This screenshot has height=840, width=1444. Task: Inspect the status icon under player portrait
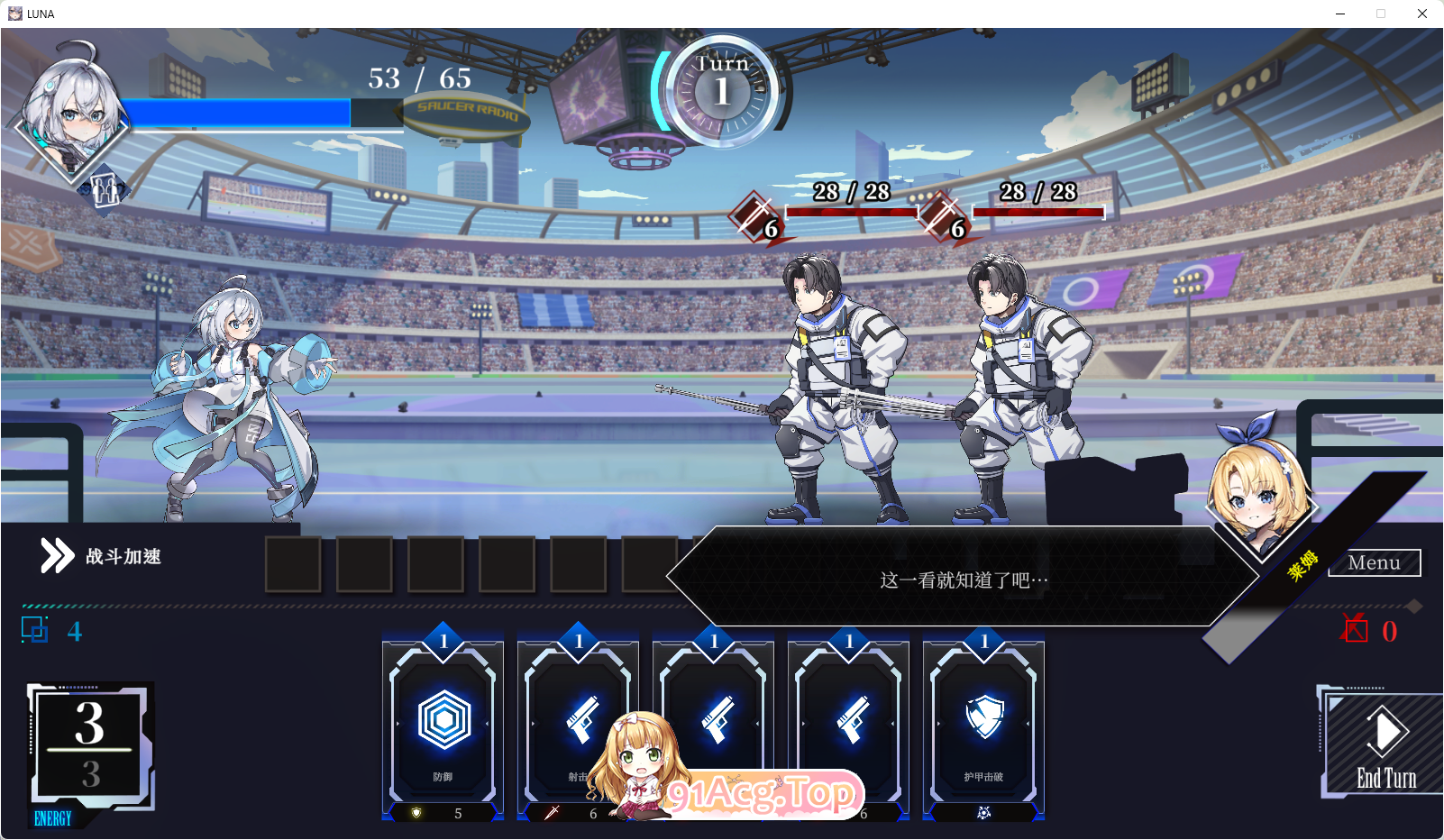(x=105, y=190)
